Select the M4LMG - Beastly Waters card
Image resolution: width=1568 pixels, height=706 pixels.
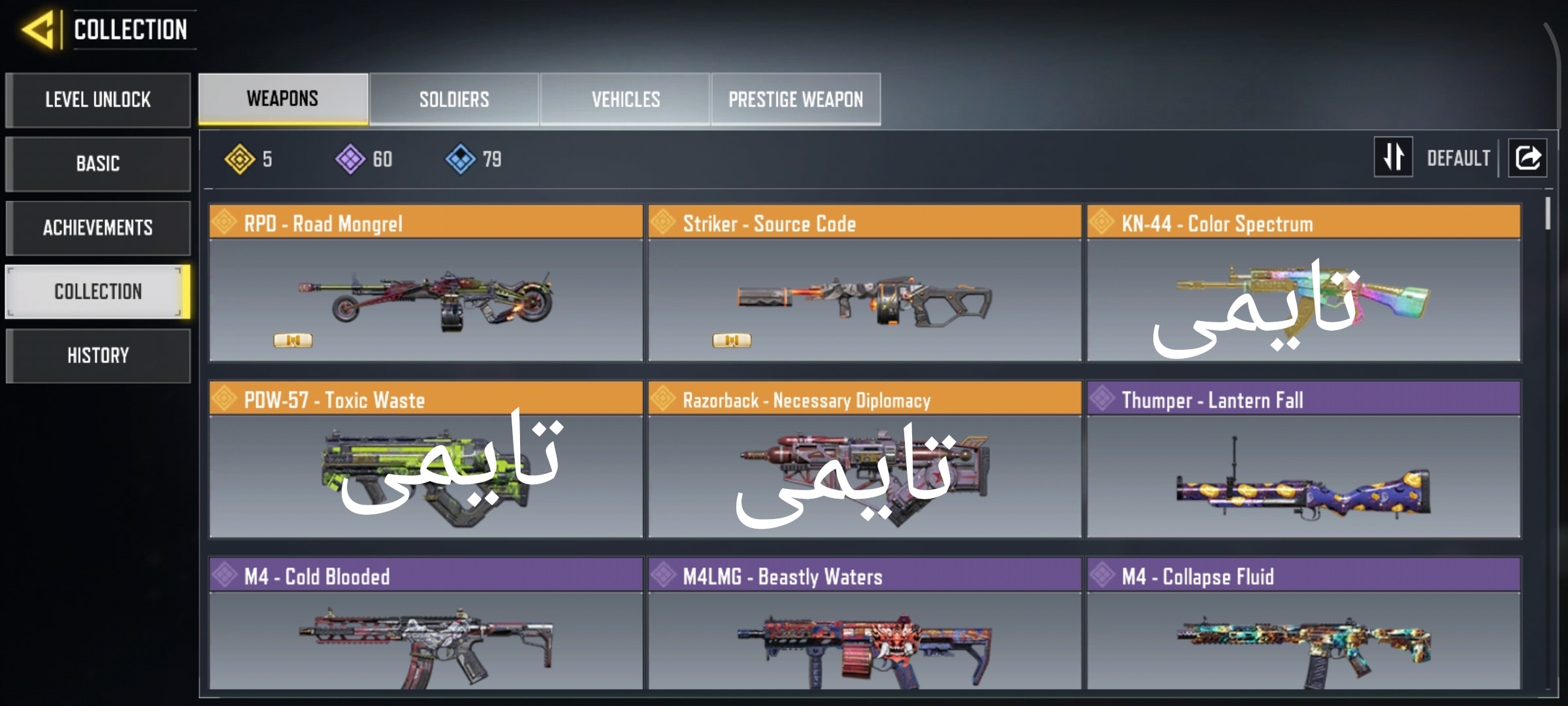(864, 624)
